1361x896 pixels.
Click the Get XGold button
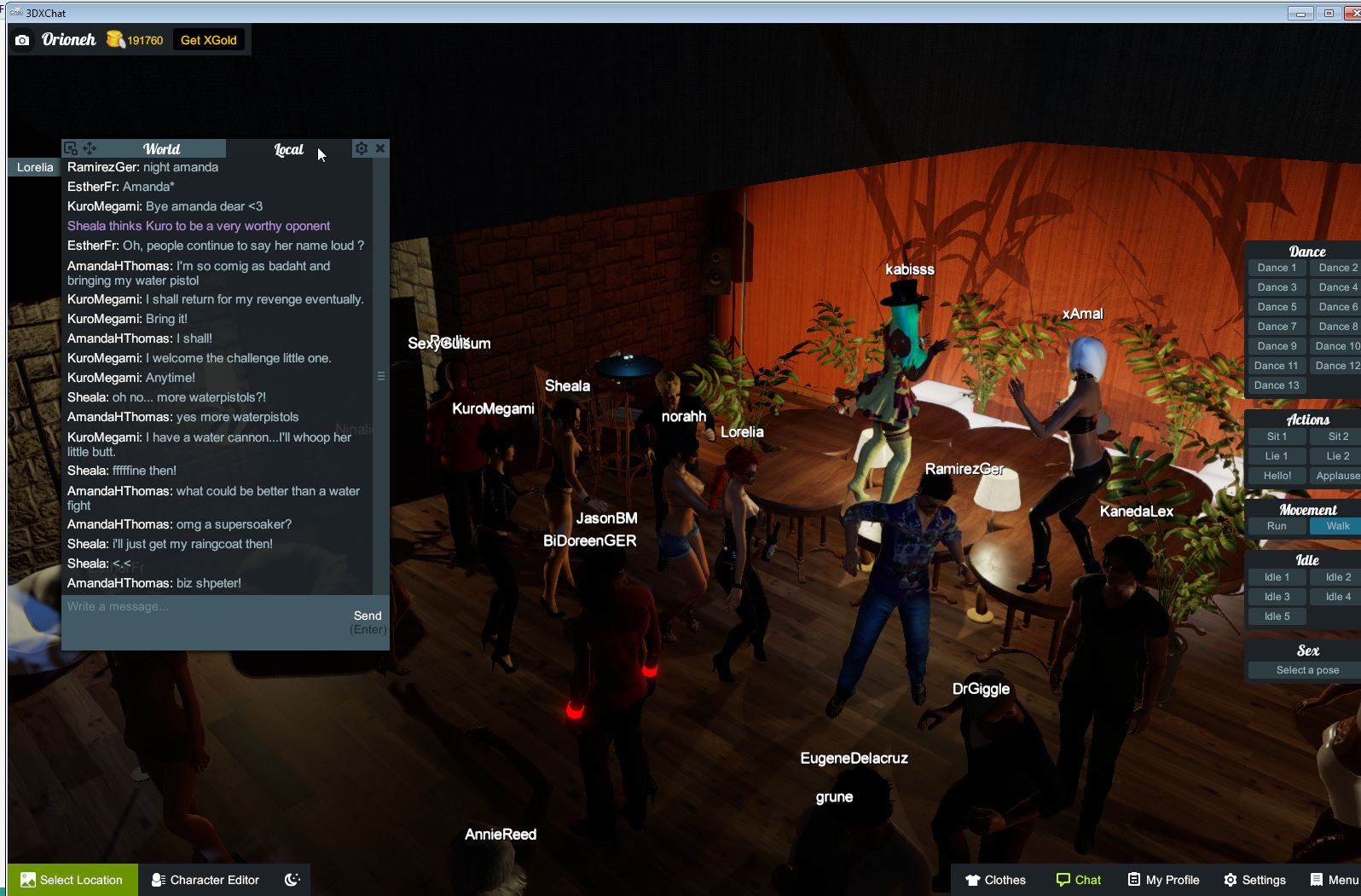207,39
